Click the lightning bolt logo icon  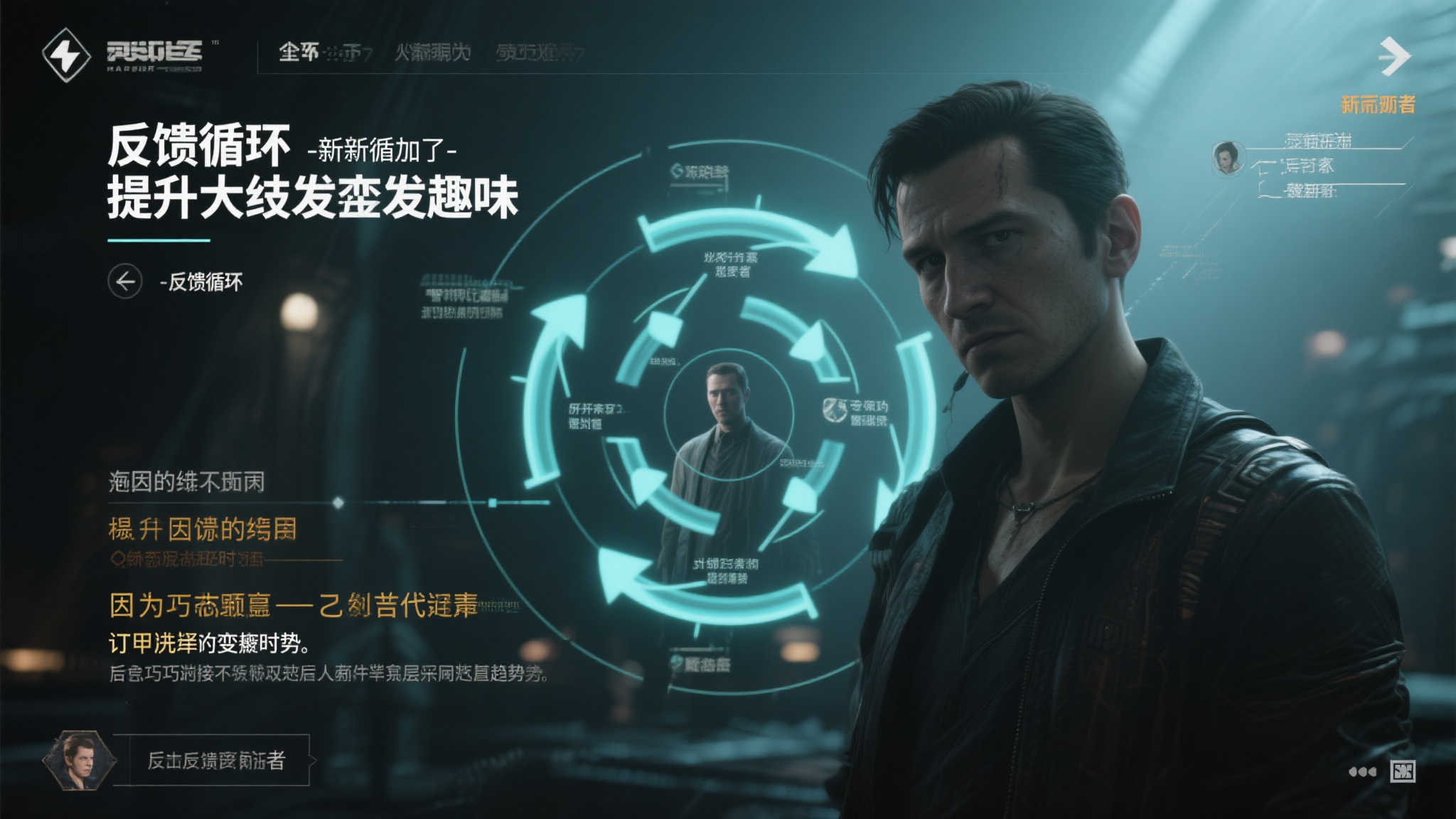tap(66, 54)
